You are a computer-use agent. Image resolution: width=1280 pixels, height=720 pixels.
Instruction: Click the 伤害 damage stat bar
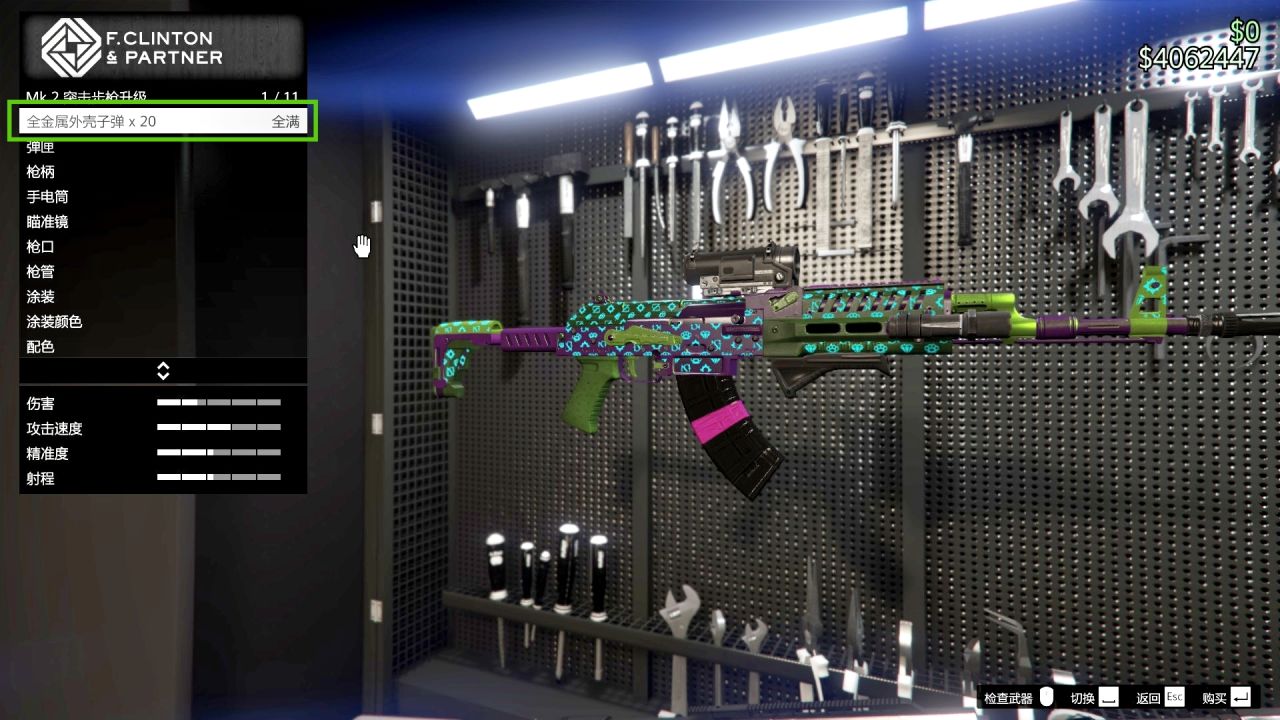coord(219,404)
